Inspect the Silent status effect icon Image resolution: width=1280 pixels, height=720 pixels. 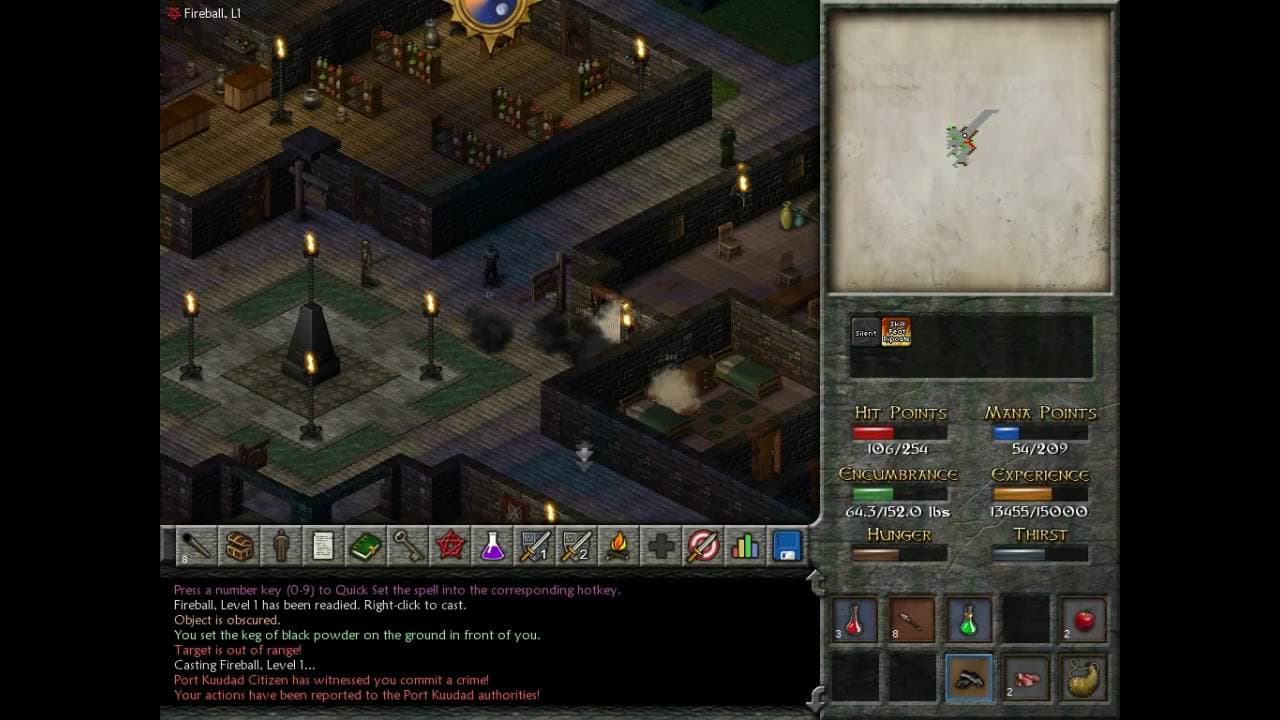click(x=864, y=331)
